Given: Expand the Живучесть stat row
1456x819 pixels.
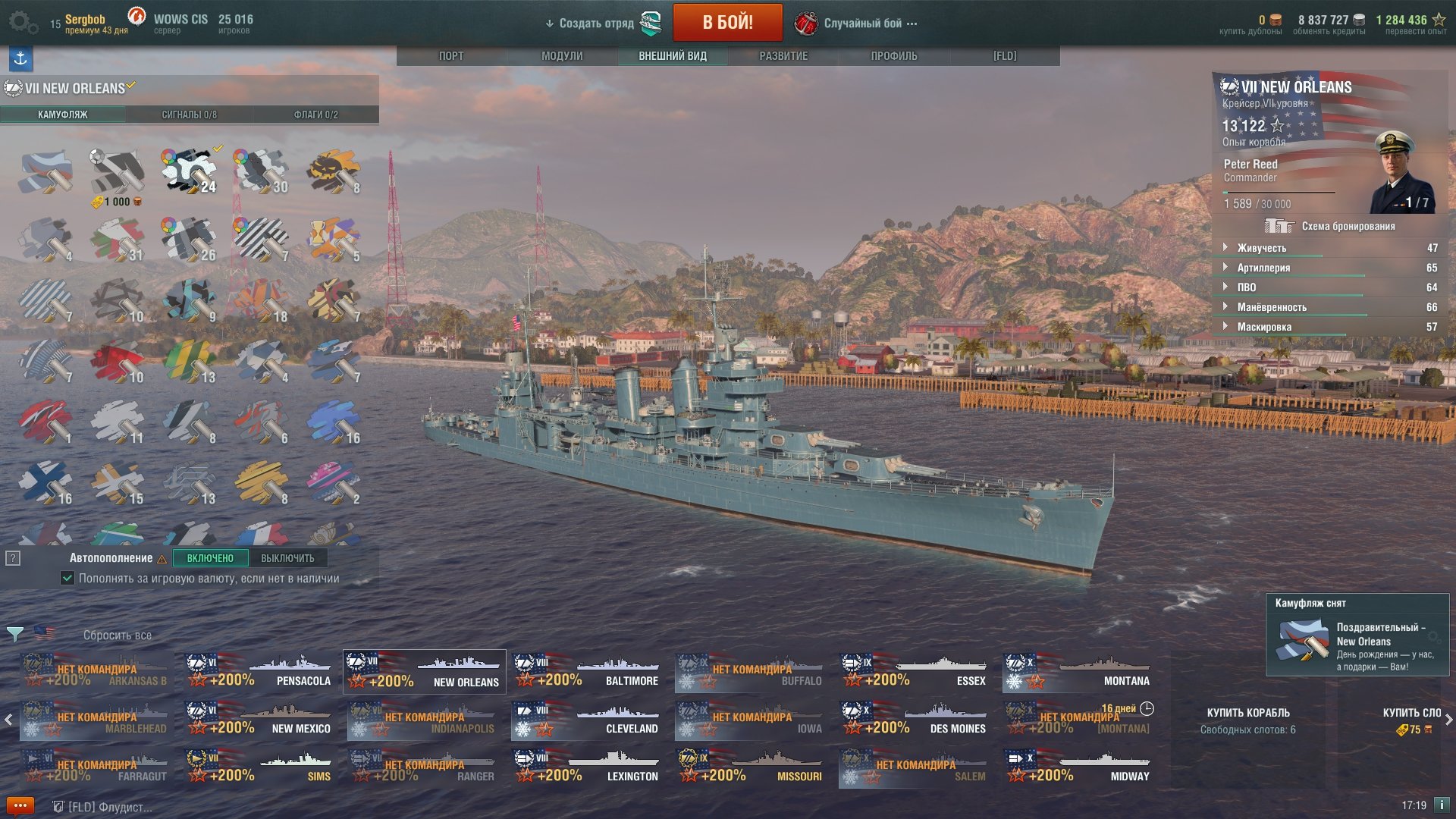Looking at the screenshot, I should tap(1261, 248).
